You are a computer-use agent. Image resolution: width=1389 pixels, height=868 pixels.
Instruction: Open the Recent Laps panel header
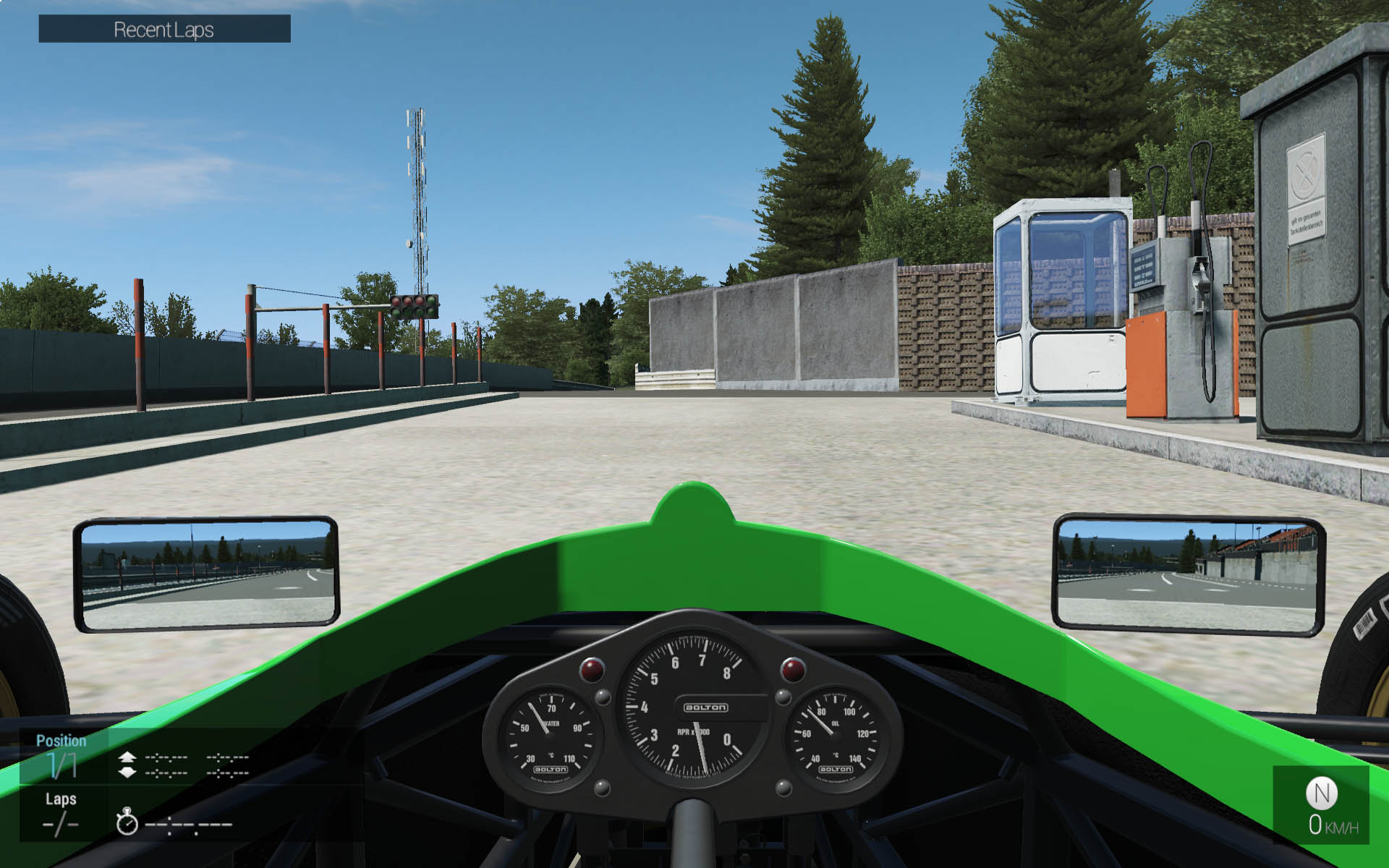164,30
